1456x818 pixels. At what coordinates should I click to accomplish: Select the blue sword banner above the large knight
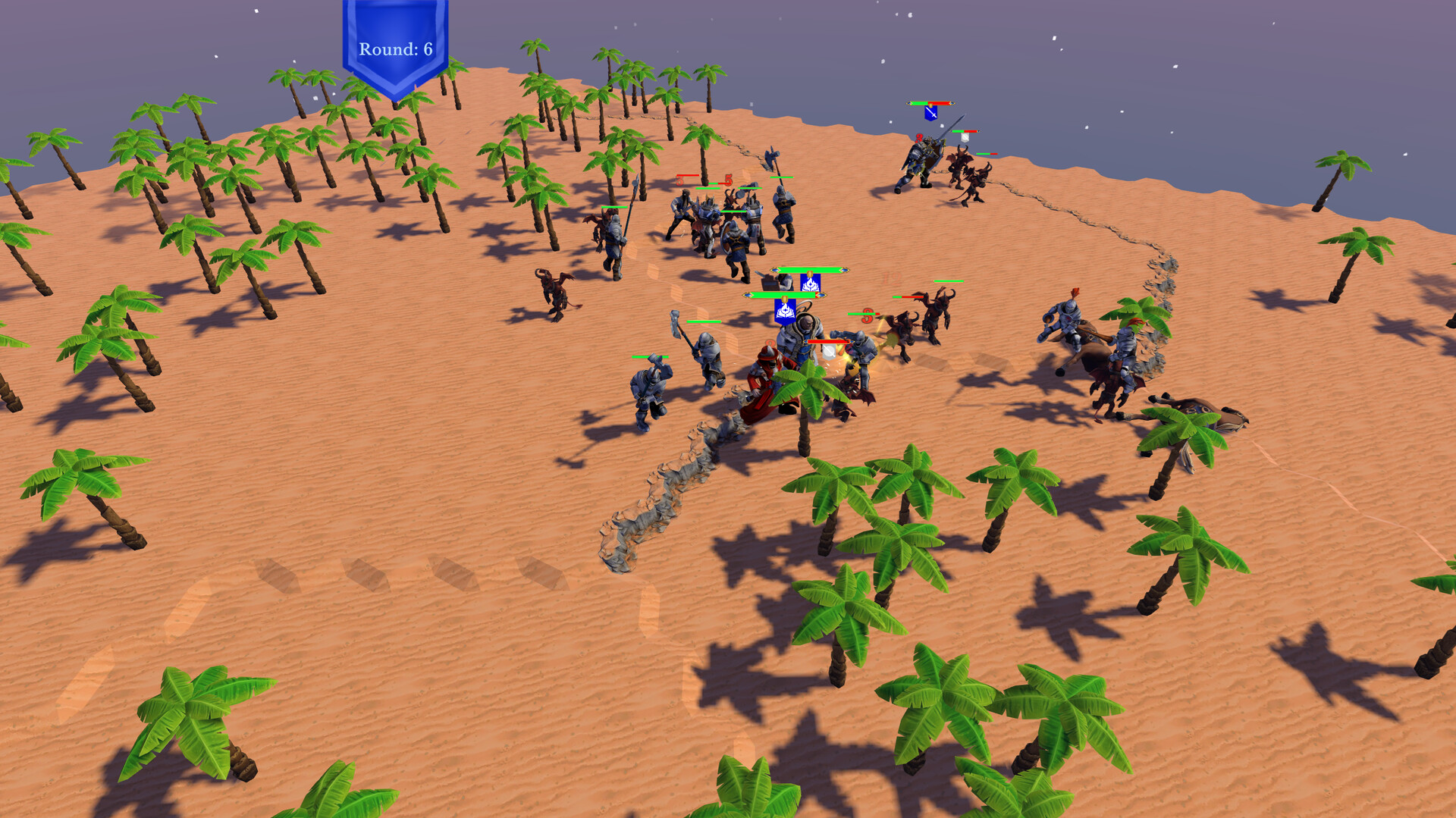(930, 113)
